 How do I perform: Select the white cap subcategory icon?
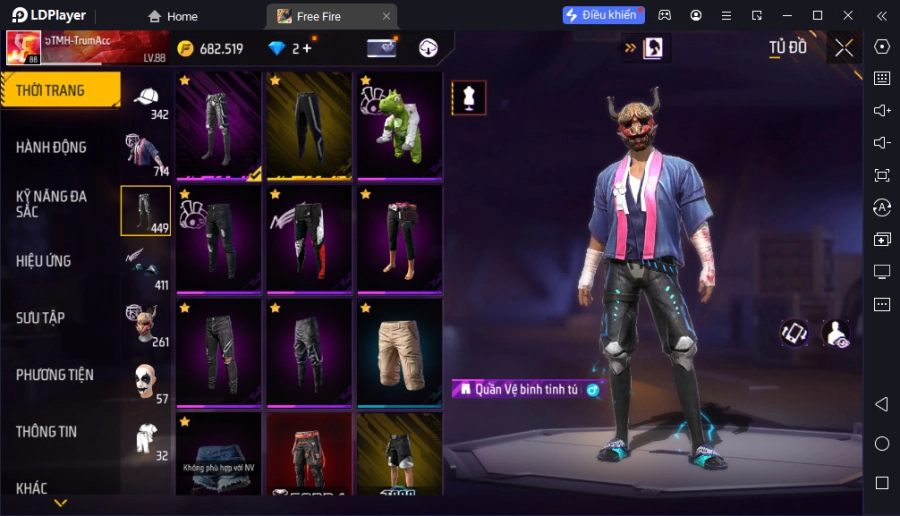pyautogui.click(x=147, y=98)
